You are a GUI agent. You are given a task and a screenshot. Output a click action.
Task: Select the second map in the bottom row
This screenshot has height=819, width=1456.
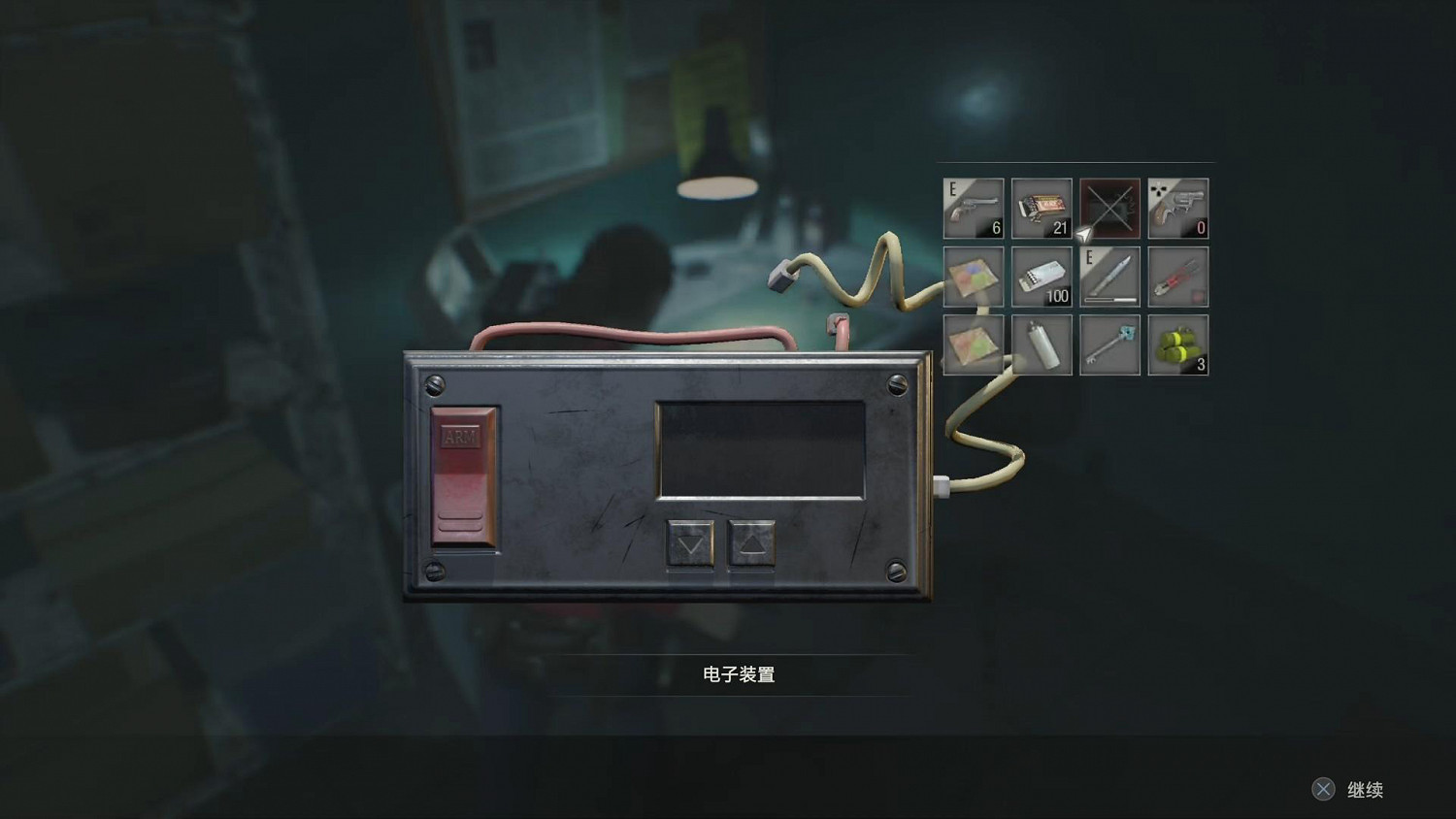[x=973, y=344]
